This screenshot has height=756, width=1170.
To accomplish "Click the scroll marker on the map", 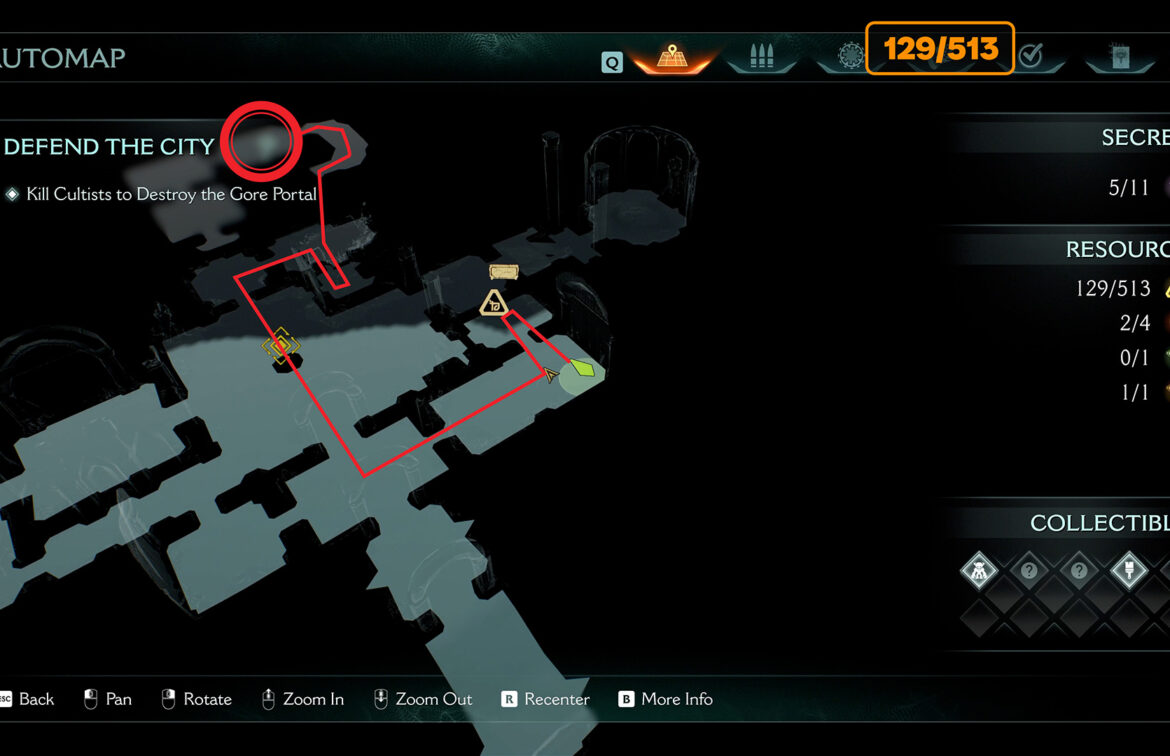I will pyautogui.click(x=504, y=272).
